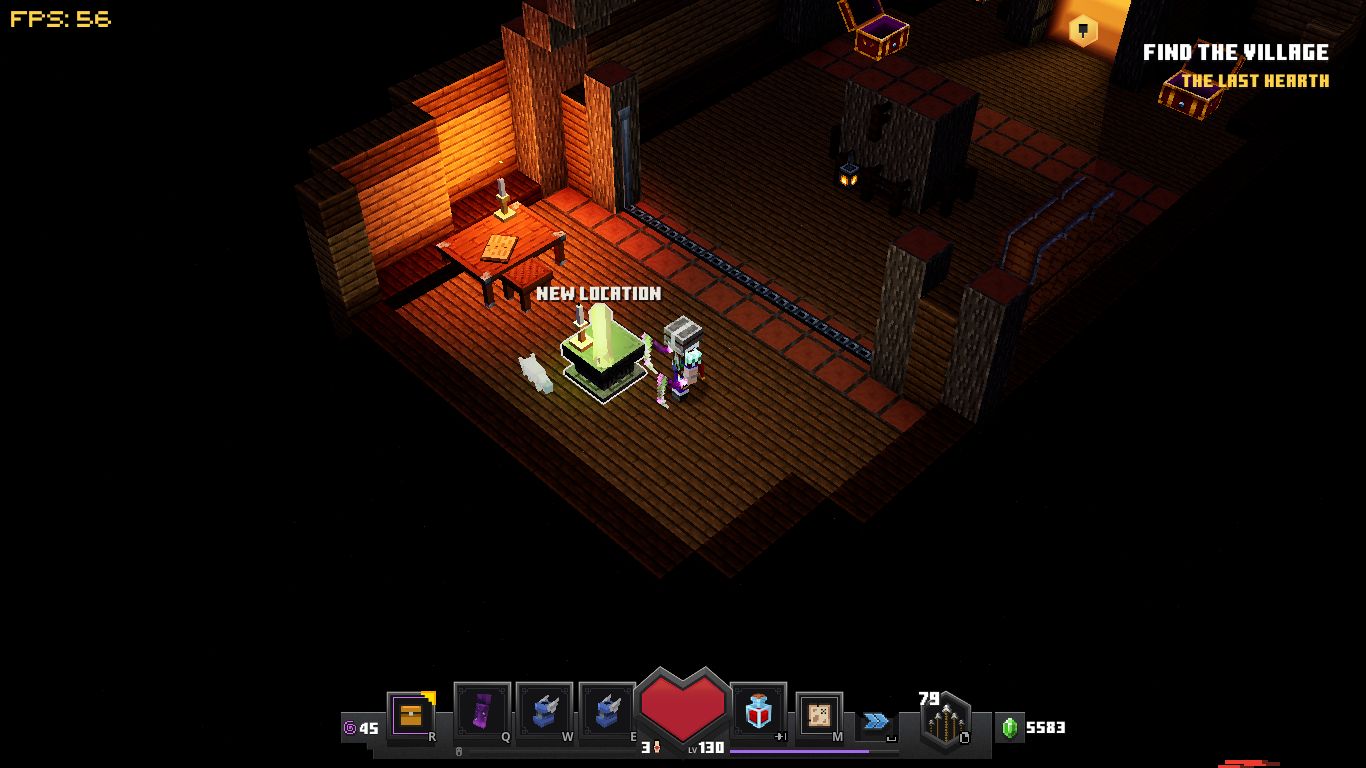Image resolution: width=1366 pixels, height=768 pixels.
Task: Click the potion cooldown indicator counter showing 3
Action: (648, 745)
